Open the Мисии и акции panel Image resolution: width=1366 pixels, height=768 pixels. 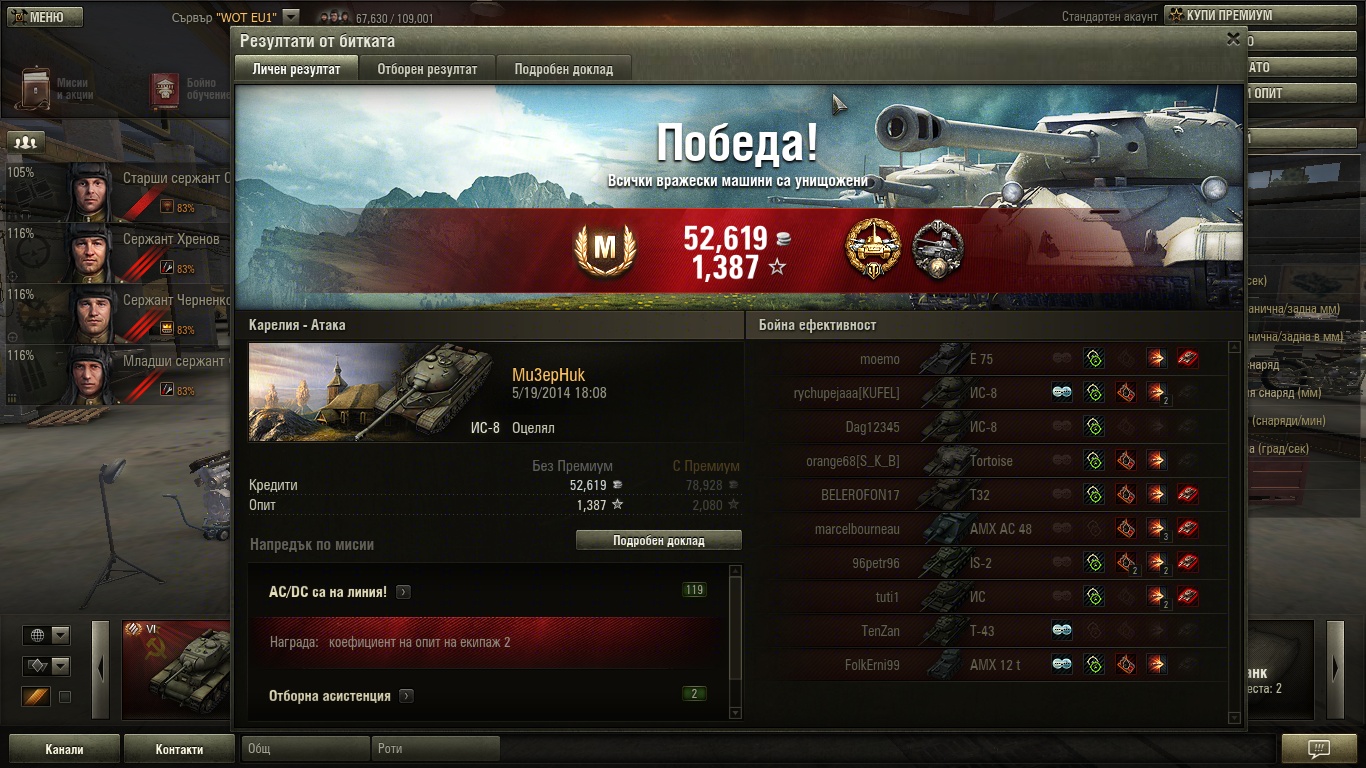coord(55,88)
